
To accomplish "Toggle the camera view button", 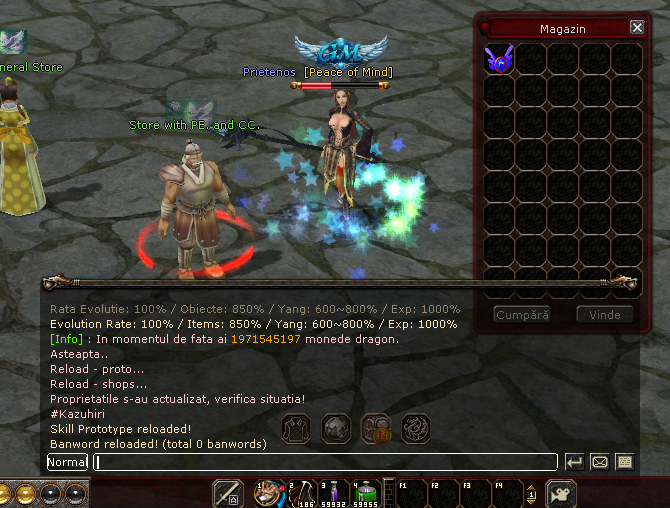I will (562, 493).
